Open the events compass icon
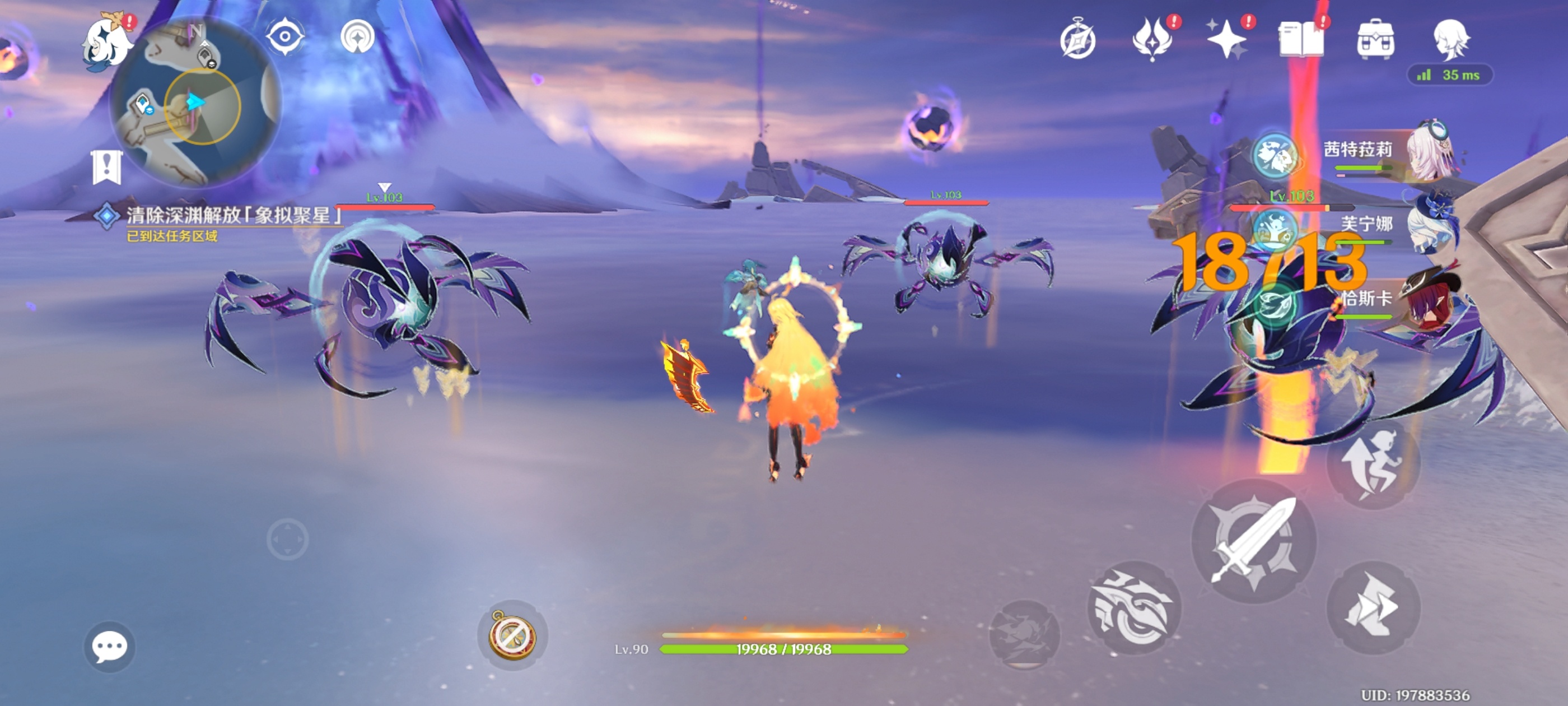This screenshot has height=706, width=1568. tap(1077, 40)
